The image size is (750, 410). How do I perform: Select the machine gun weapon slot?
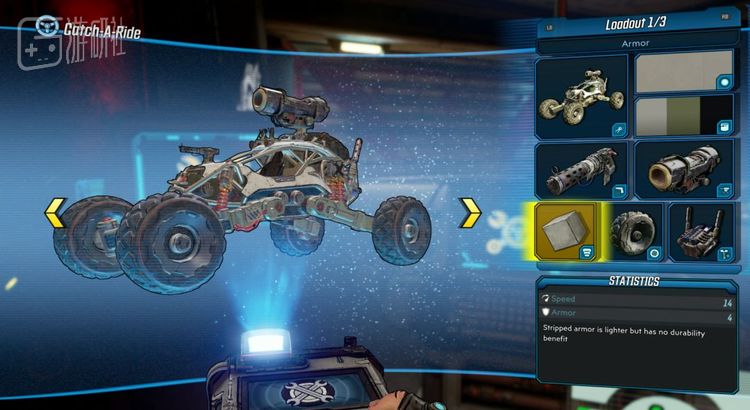[582, 168]
